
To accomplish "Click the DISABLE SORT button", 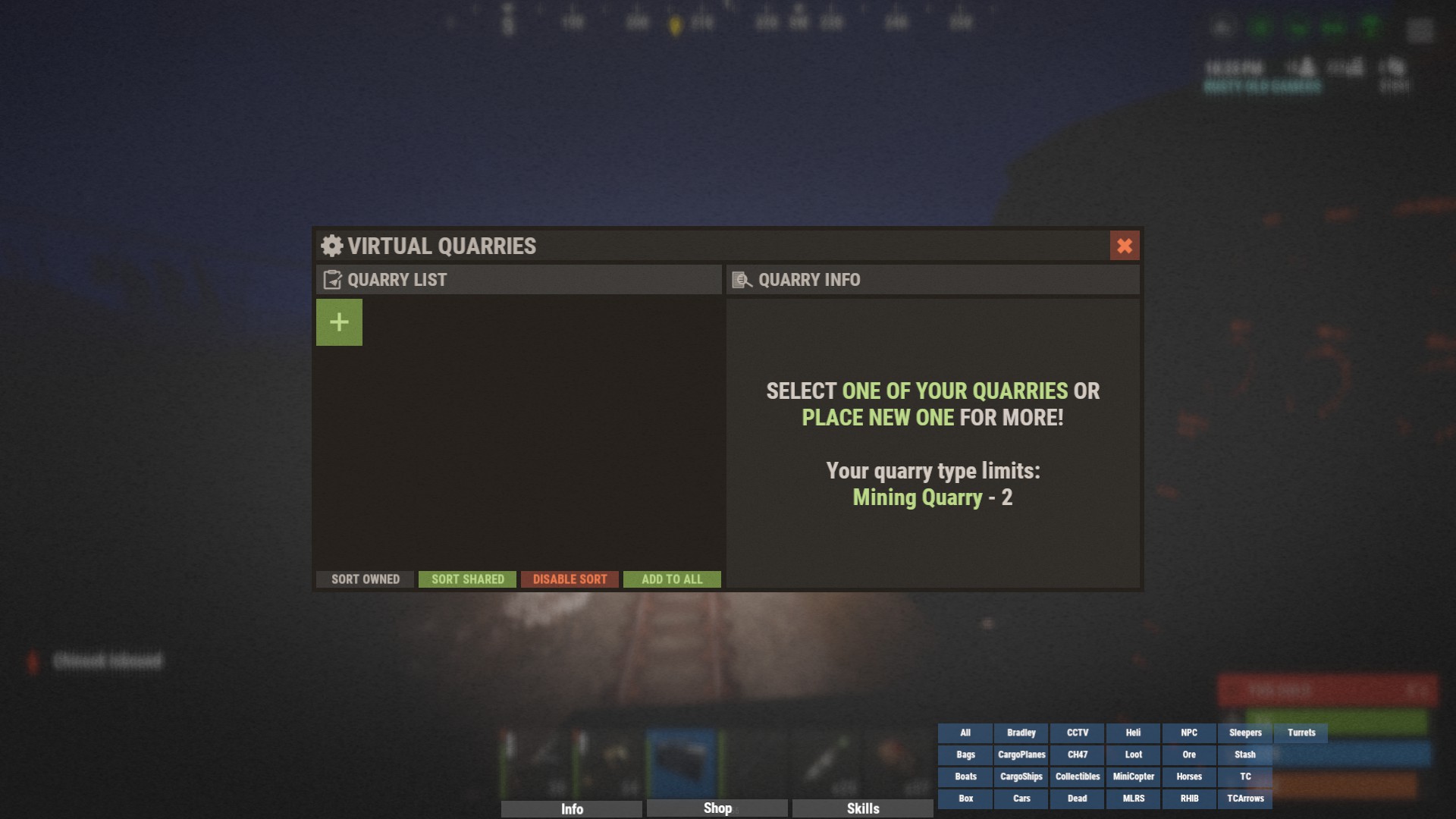I will (x=570, y=579).
